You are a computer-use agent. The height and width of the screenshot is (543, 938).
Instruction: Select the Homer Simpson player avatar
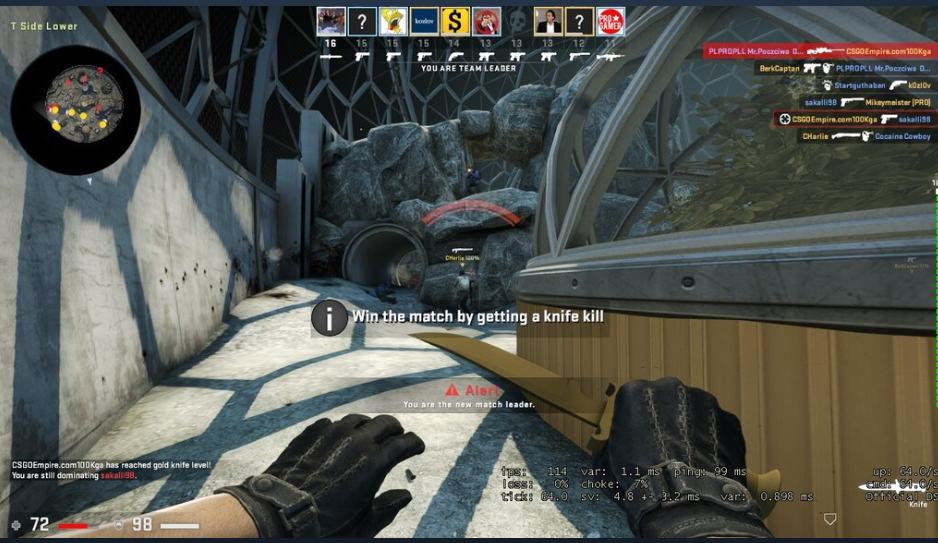(x=393, y=21)
